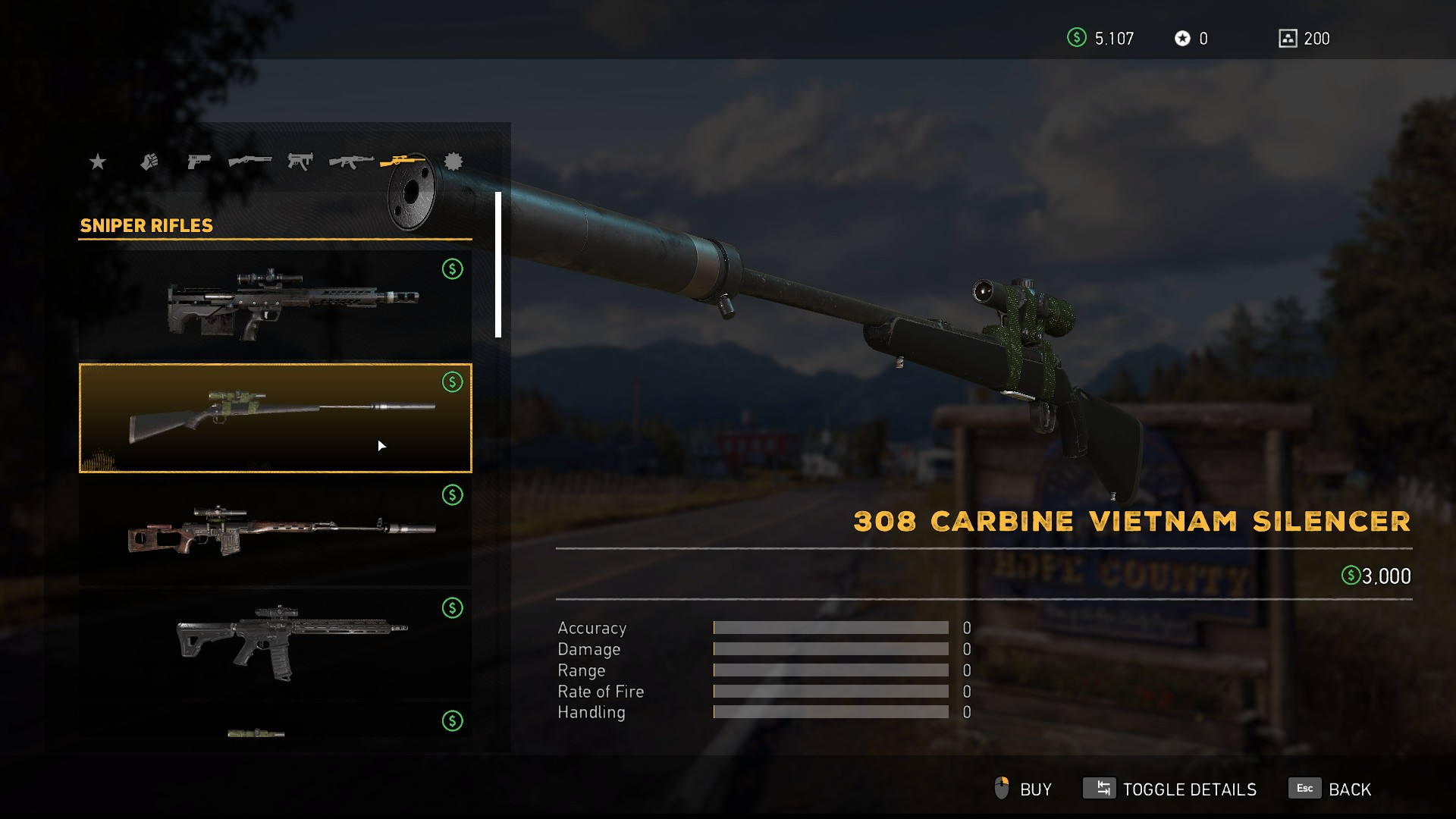Show the pistol weapons category
Image resolution: width=1456 pixels, height=819 pixels.
pos(199,162)
